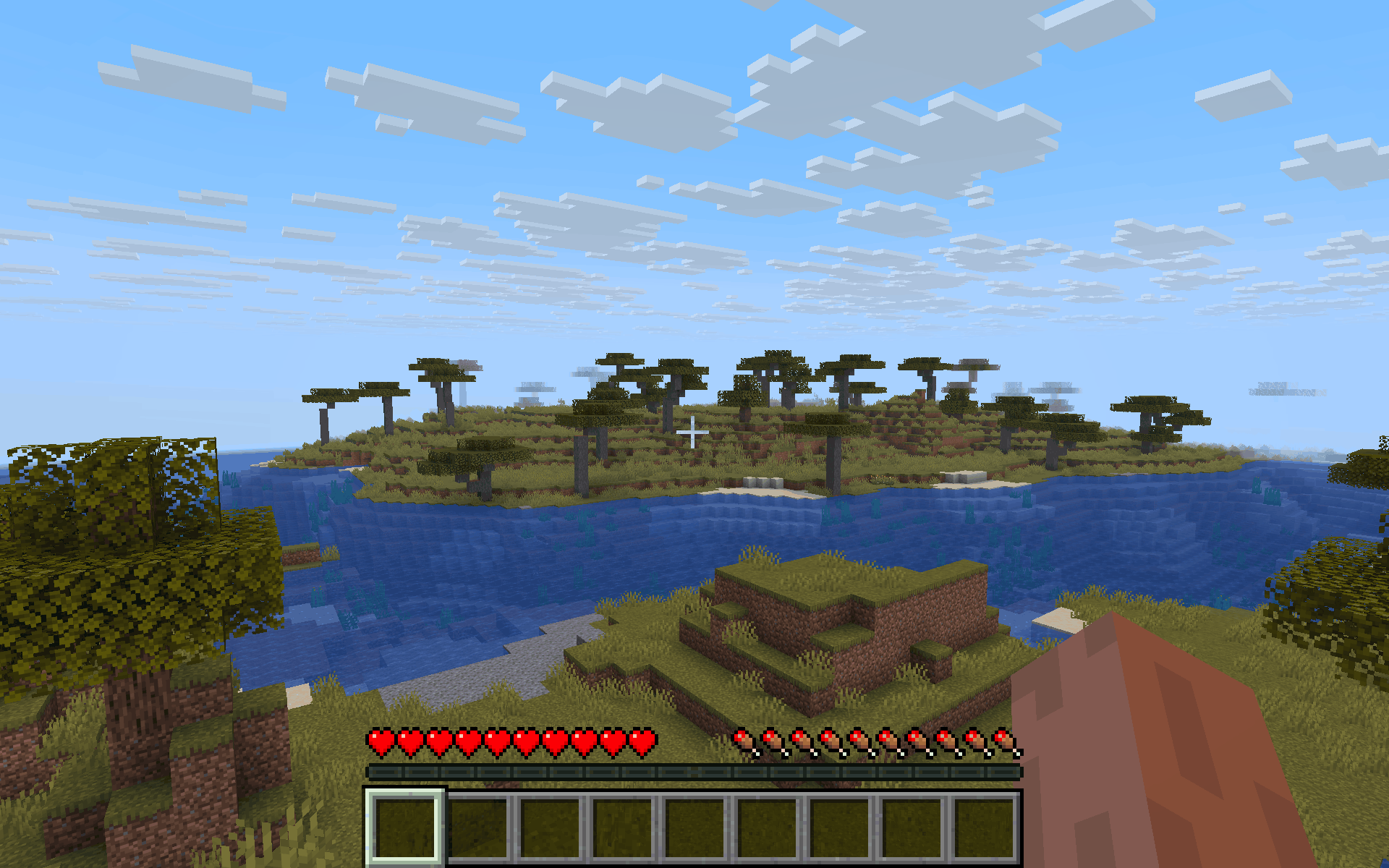Click the first heart in the health bar
This screenshot has width=1389, height=868.
[381, 741]
